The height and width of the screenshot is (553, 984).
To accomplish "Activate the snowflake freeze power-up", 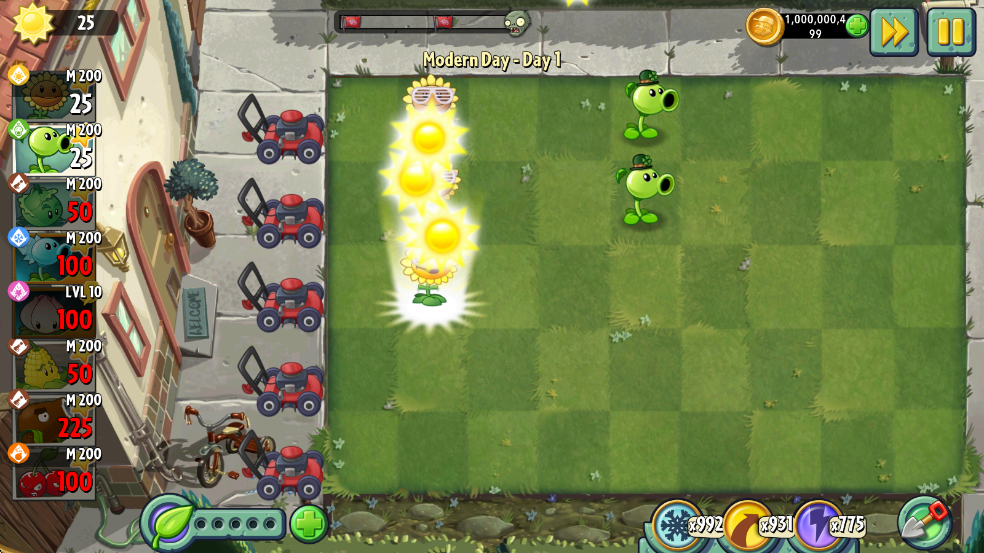I will tap(677, 523).
